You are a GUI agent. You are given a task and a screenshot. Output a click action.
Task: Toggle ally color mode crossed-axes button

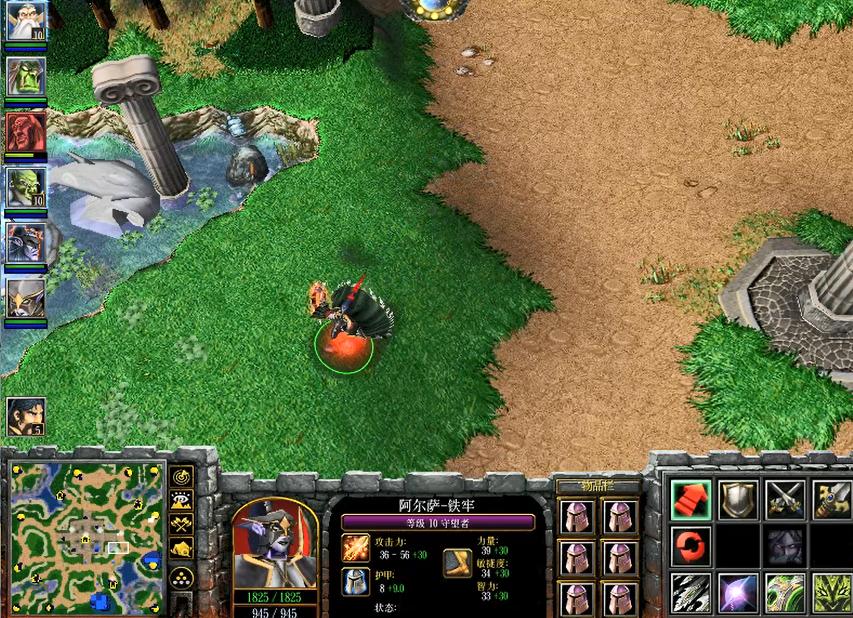point(181,524)
